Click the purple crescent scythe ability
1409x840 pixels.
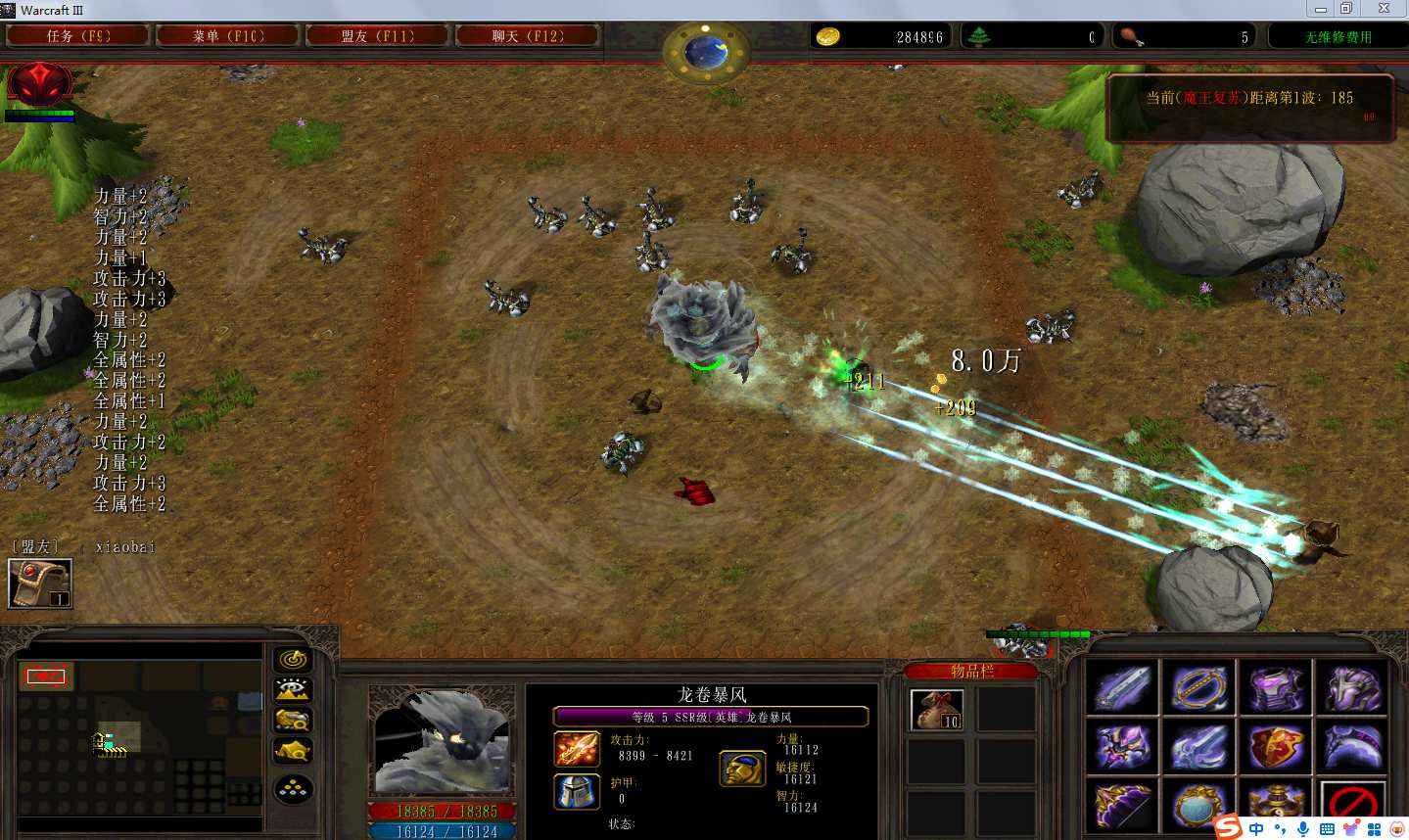pyautogui.click(x=1352, y=748)
